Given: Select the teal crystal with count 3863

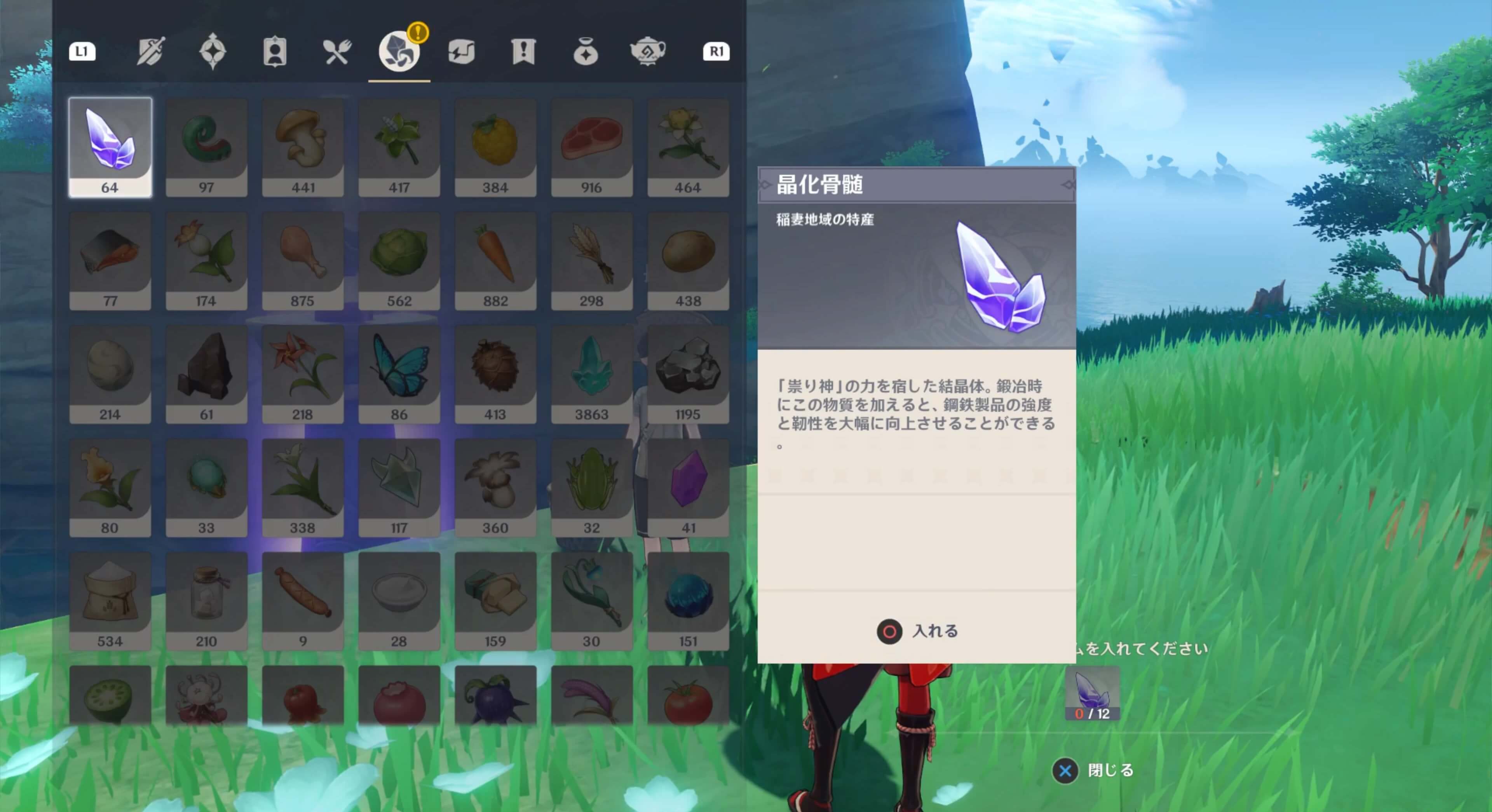Looking at the screenshot, I should (x=592, y=374).
